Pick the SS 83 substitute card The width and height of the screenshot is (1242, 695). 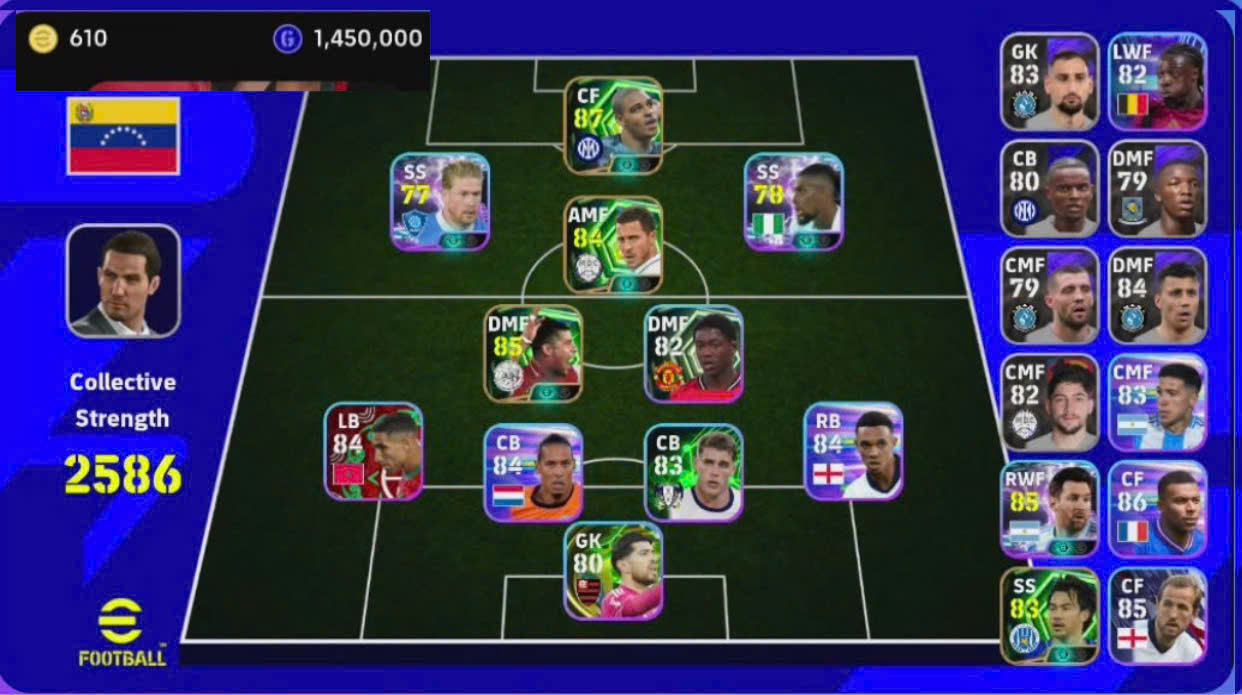tap(1050, 616)
